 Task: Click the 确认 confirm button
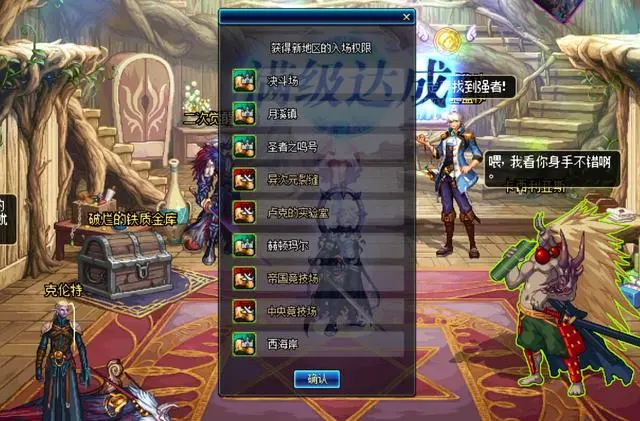(317, 379)
